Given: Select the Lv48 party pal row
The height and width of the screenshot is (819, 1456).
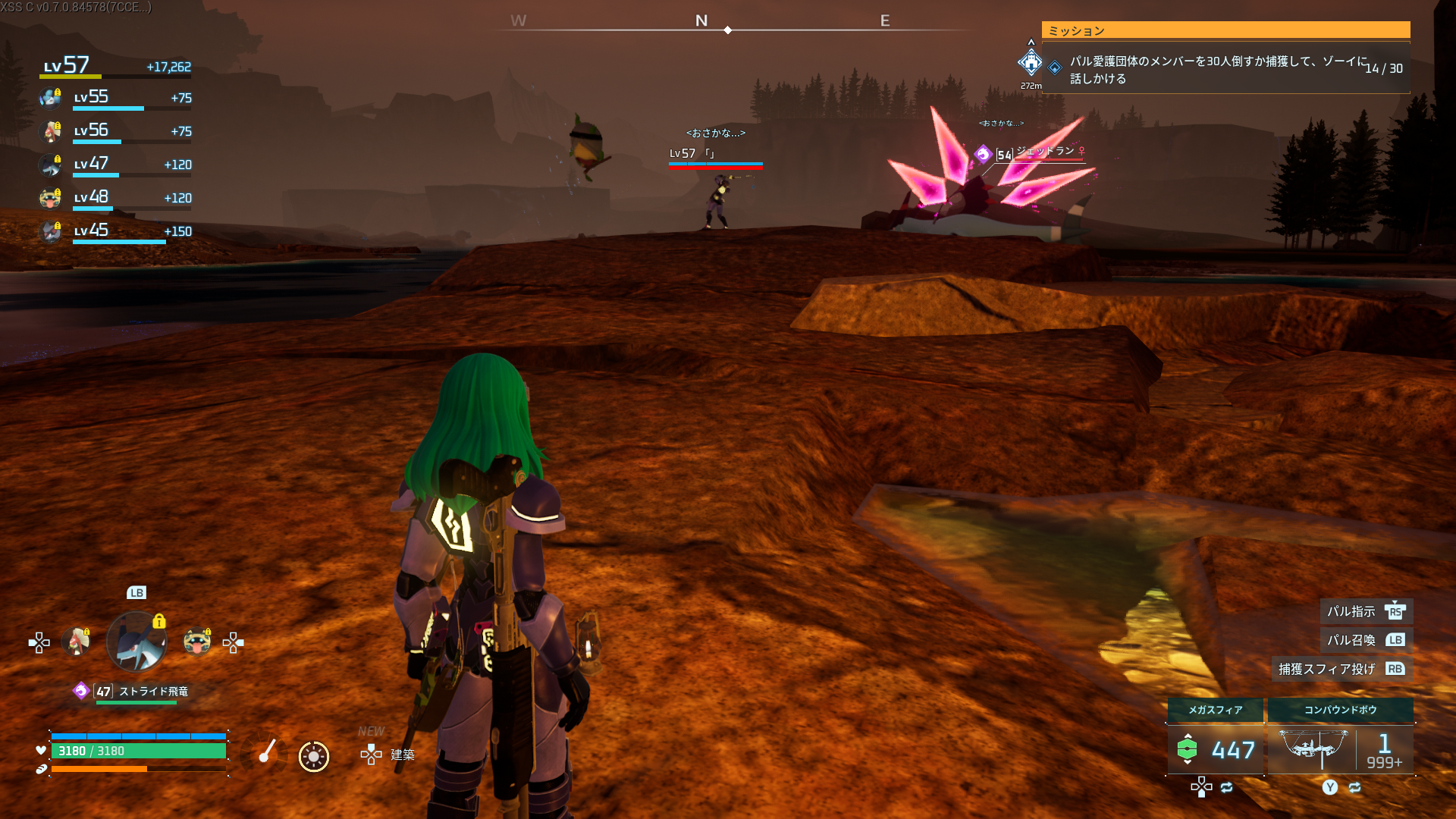Looking at the screenshot, I should [115, 199].
